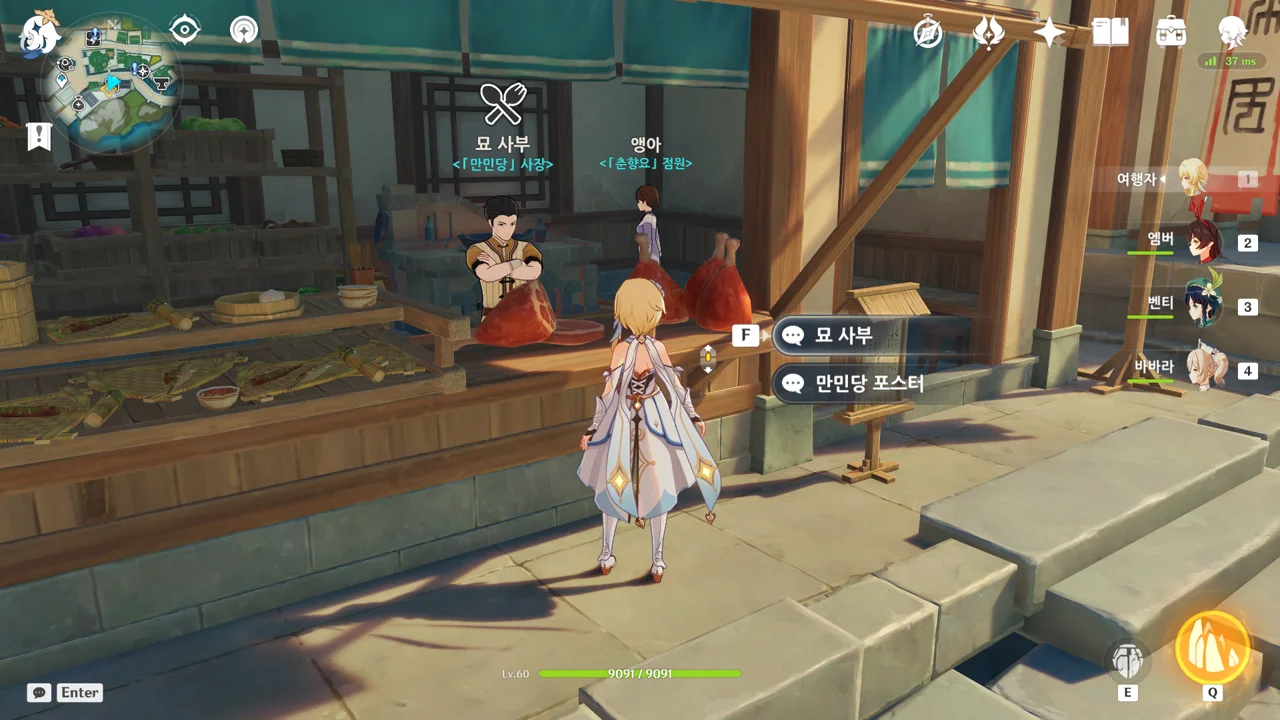This screenshot has width=1280, height=720.
Task: Click the circular arrow icon beside minimap
Action: point(243,30)
